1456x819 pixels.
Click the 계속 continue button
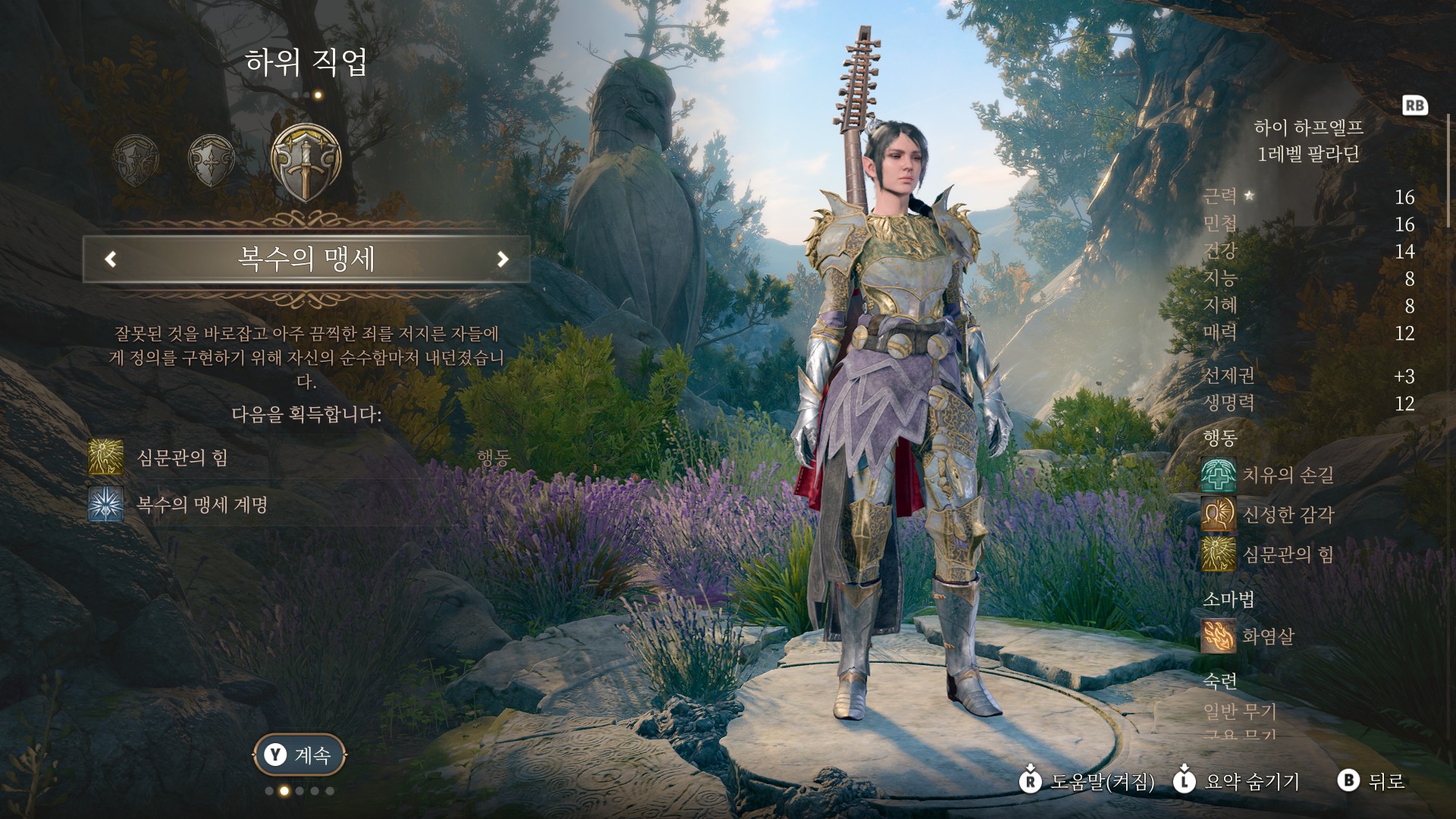[300, 755]
